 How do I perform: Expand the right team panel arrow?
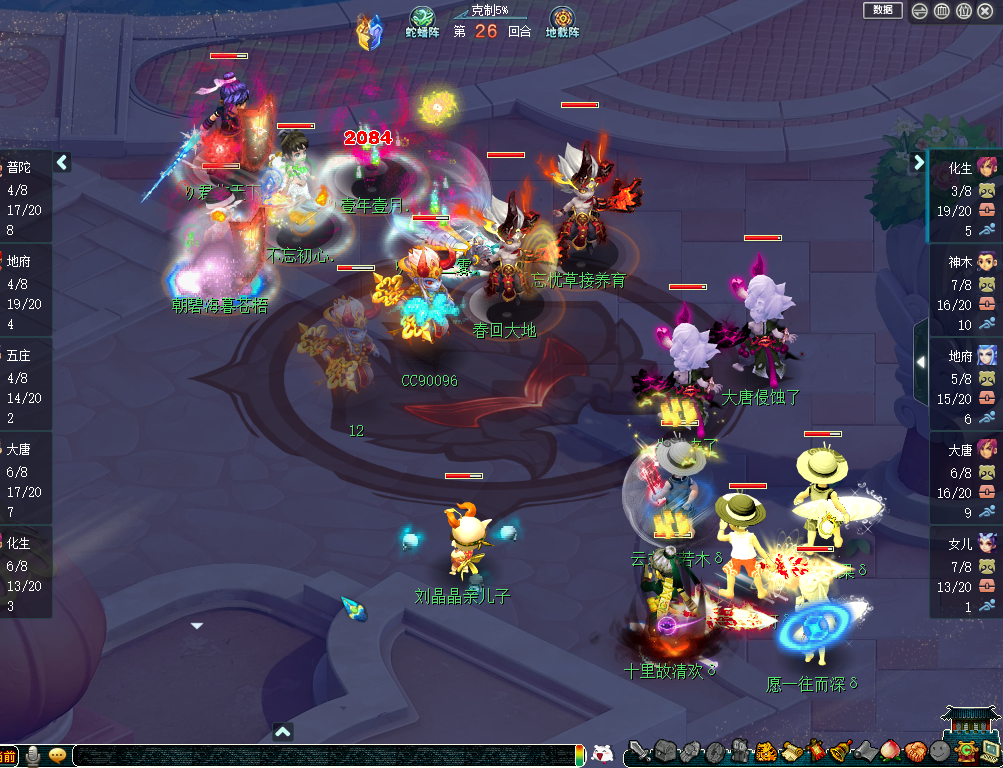[919, 162]
